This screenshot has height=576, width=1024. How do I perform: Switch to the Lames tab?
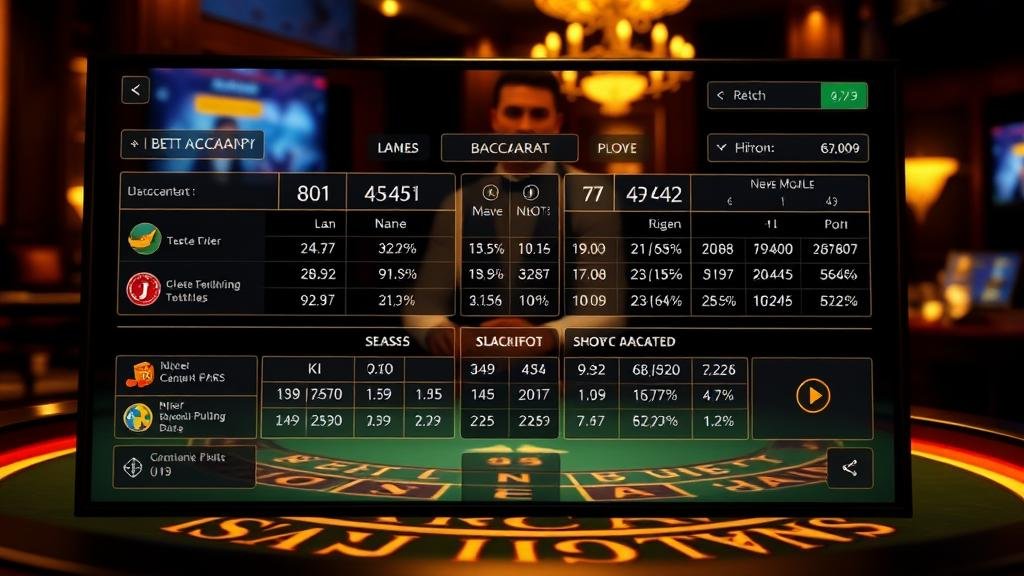[397, 148]
